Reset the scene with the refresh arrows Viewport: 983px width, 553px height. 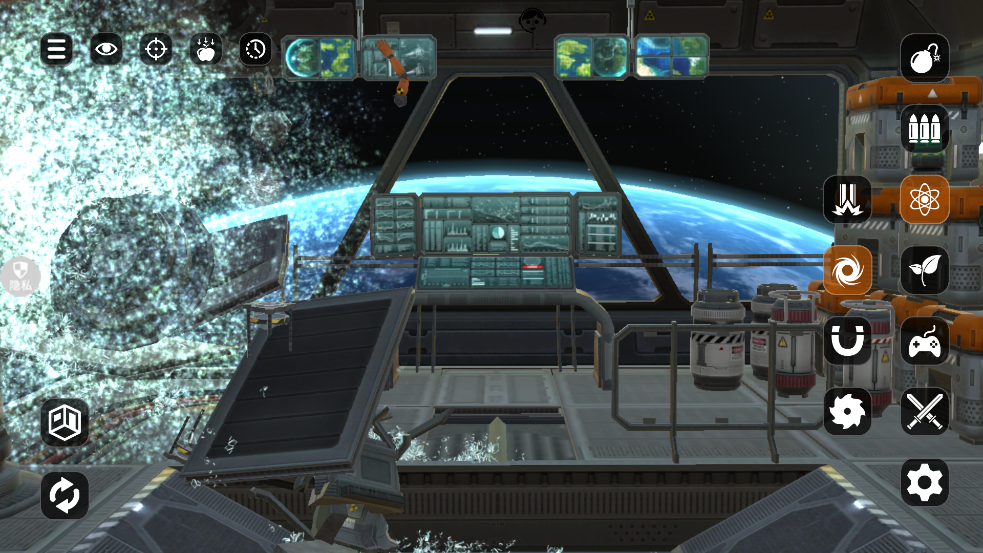pos(65,495)
